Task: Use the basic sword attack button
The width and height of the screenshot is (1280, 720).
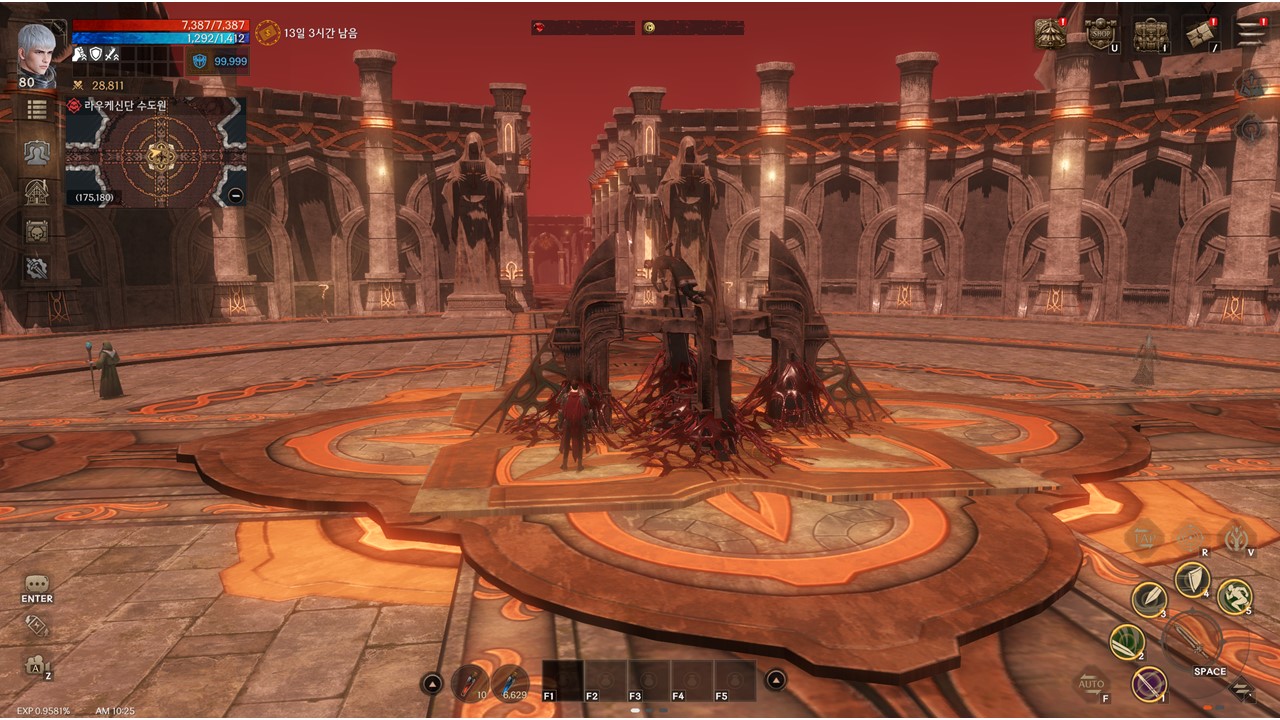Action: click(x=1192, y=638)
